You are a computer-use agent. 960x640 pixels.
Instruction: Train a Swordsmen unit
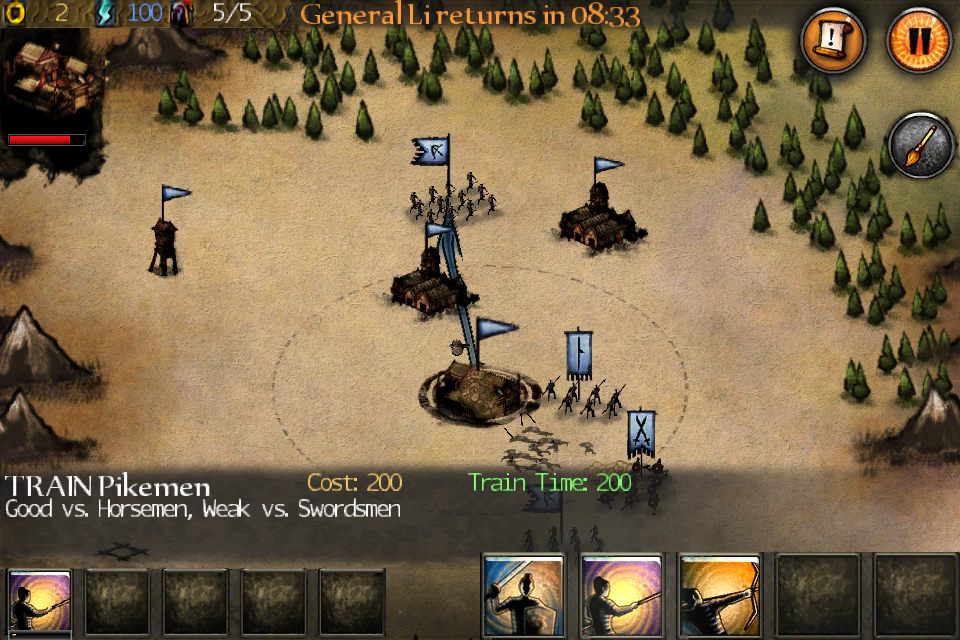523,597
